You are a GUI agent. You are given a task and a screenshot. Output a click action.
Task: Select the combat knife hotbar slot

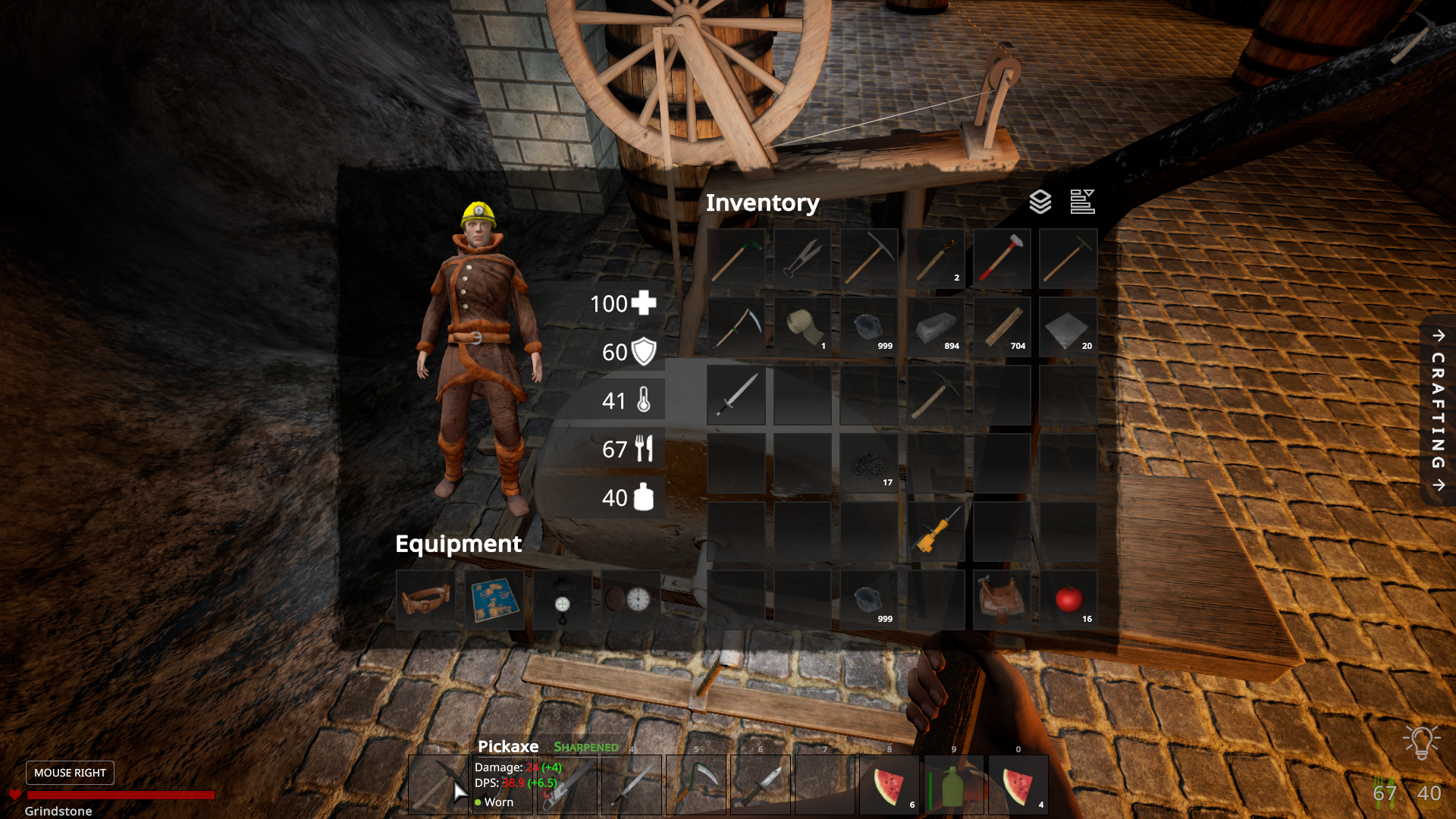761,785
